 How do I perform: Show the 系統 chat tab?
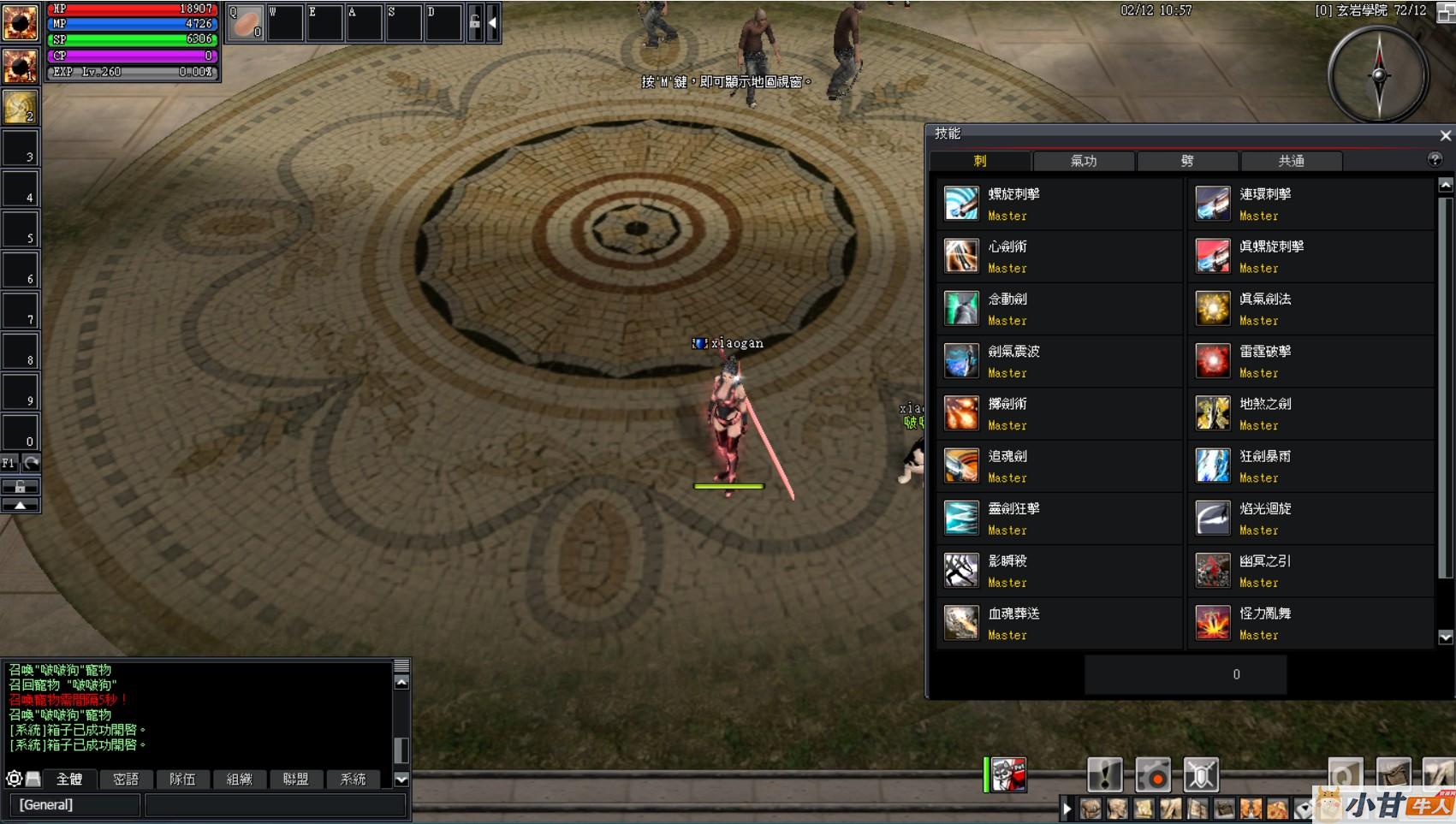353,779
